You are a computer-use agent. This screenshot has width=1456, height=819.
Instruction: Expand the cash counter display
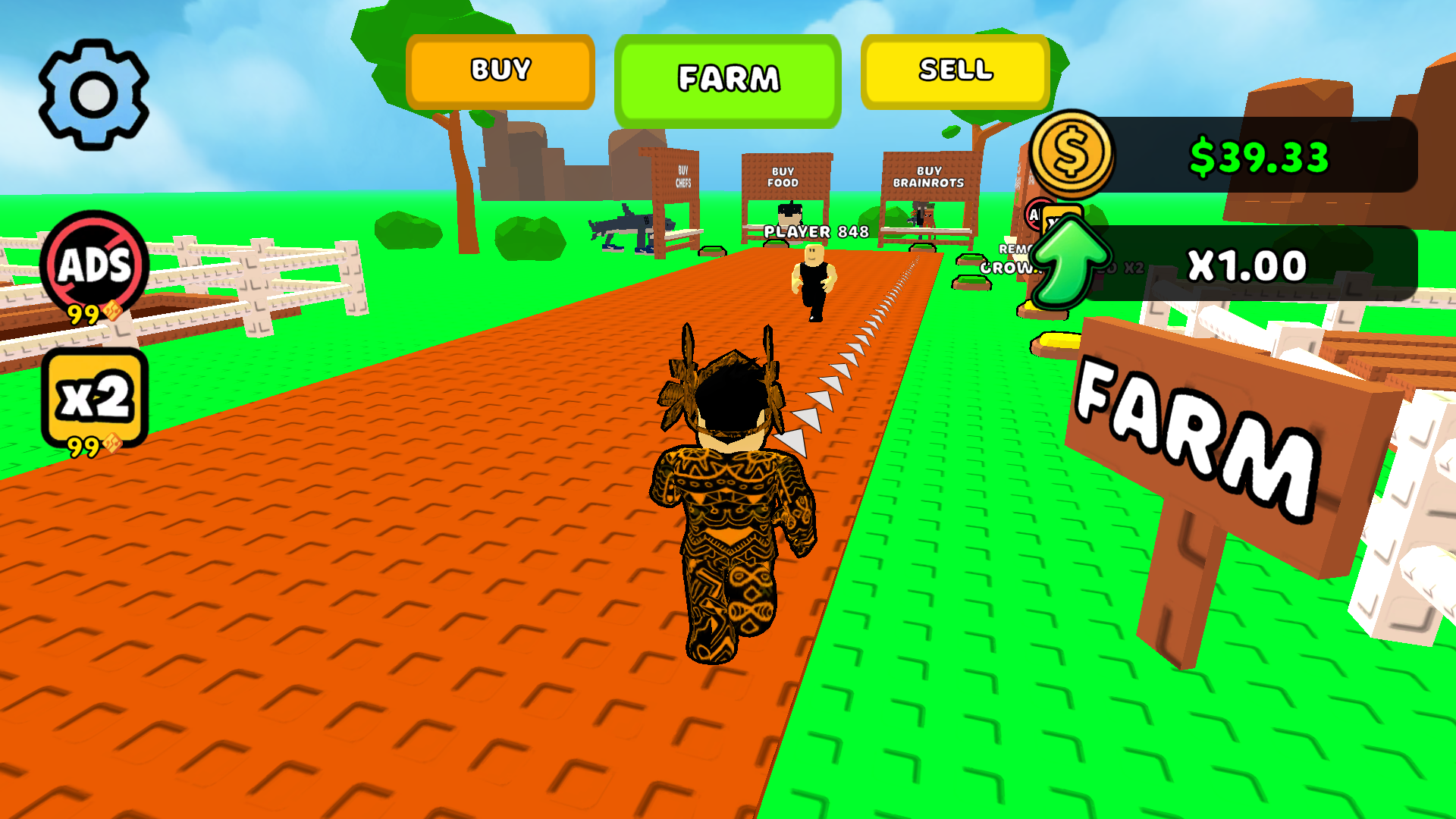coord(1259,157)
